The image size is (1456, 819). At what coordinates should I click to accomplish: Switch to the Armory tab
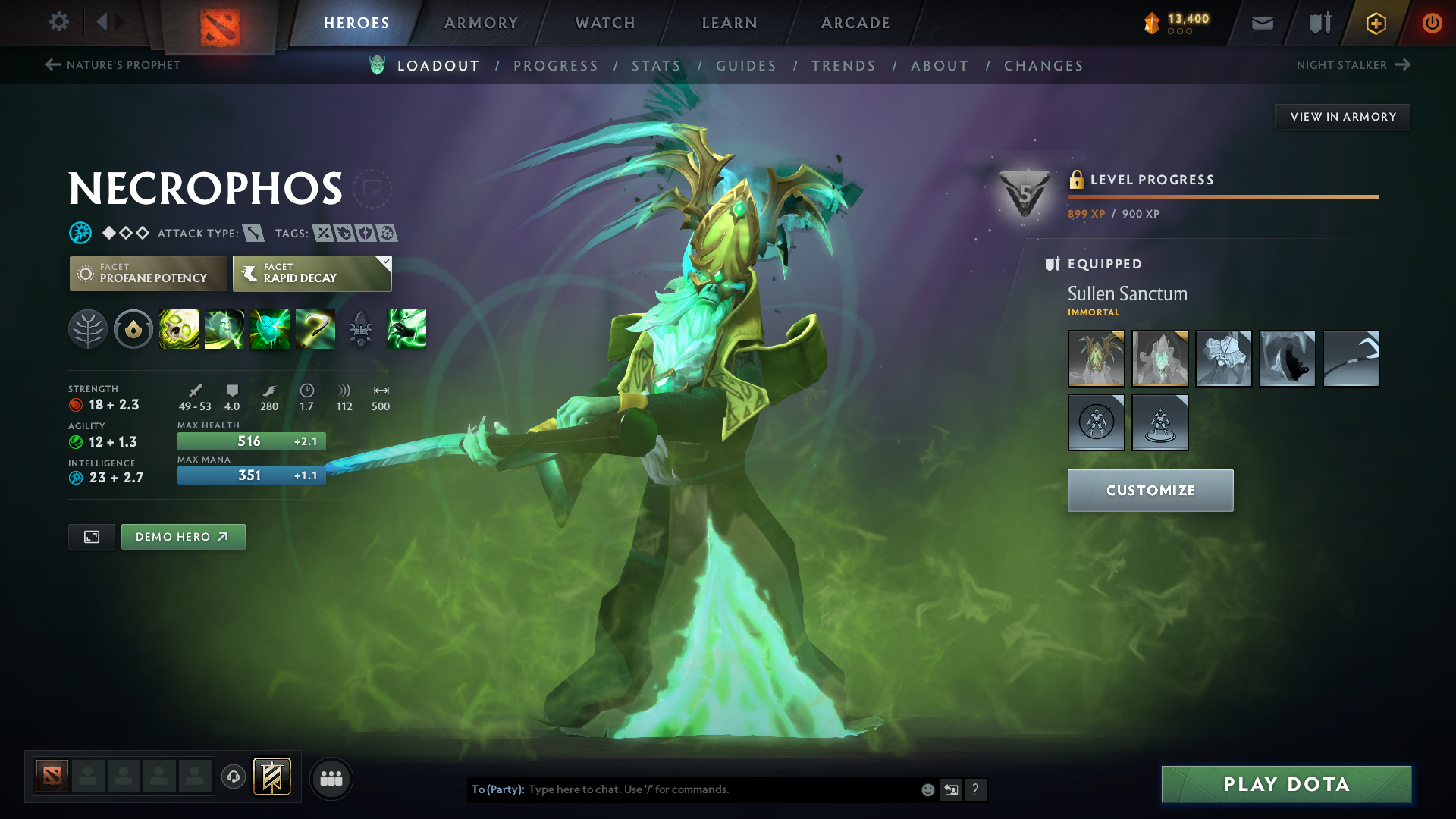(x=481, y=23)
